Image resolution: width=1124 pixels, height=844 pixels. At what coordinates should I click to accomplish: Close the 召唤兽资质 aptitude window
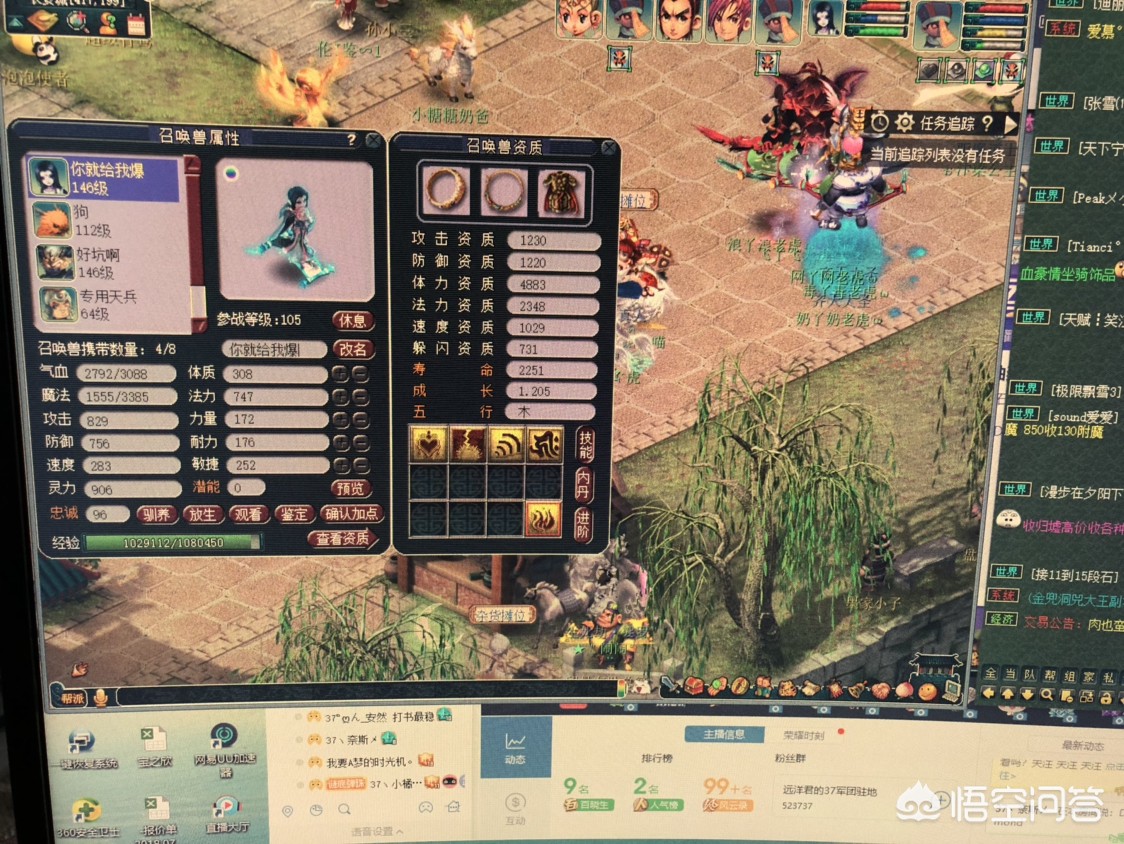[x=607, y=148]
